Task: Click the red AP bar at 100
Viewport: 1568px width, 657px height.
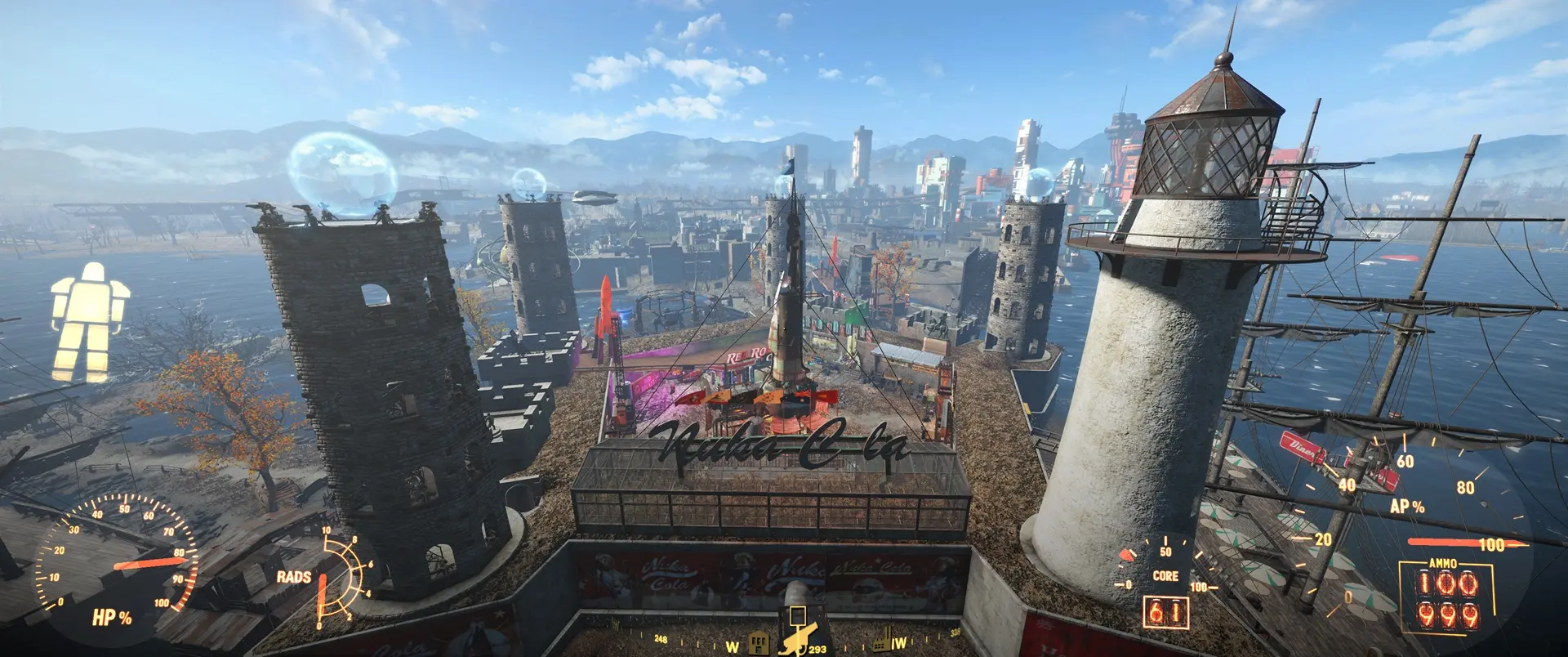Action: 1462,541
